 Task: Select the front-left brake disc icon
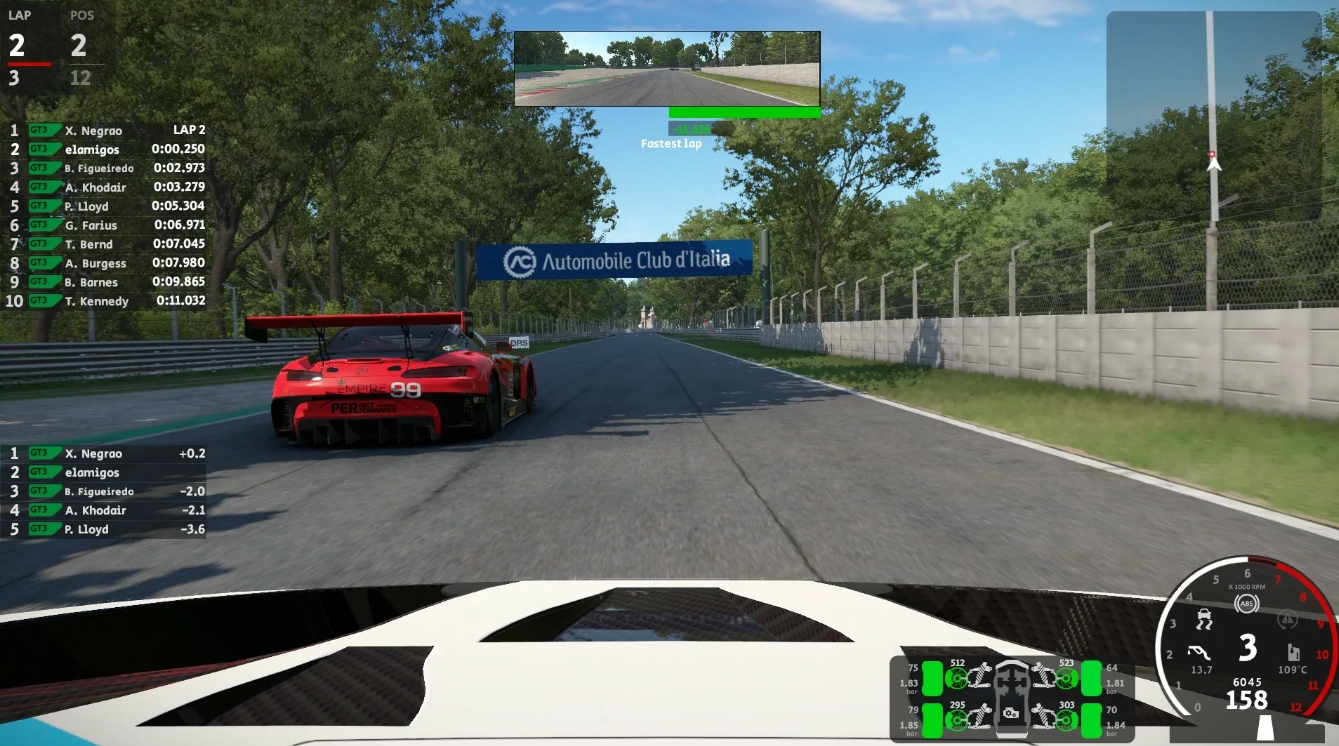click(x=957, y=678)
